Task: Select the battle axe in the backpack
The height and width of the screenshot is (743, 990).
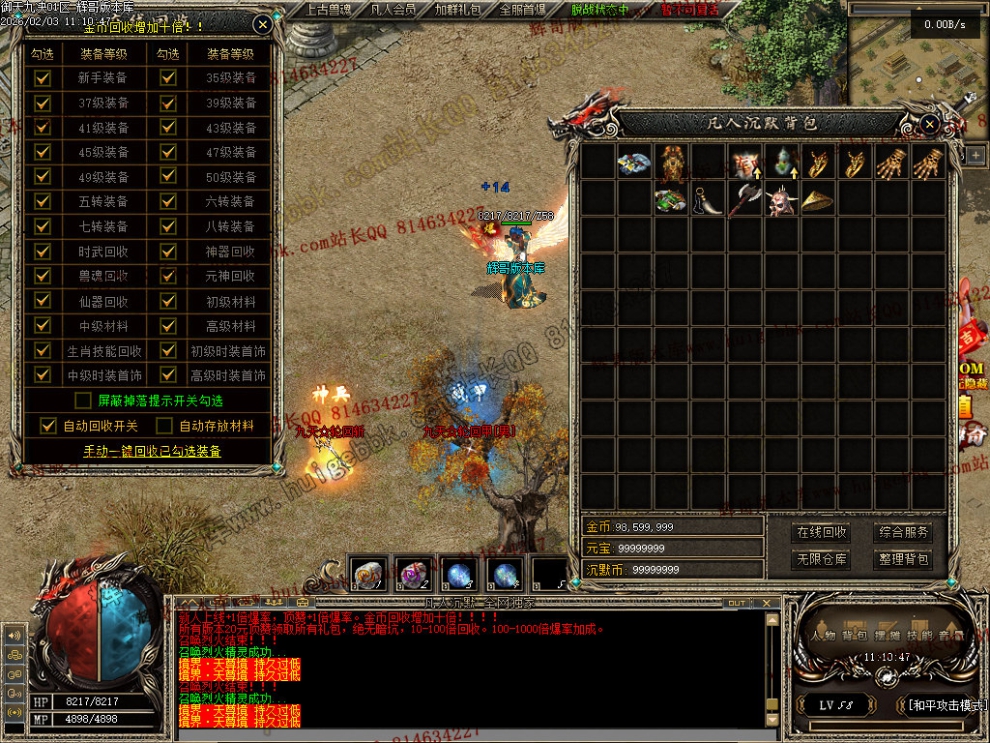Action: (x=745, y=199)
